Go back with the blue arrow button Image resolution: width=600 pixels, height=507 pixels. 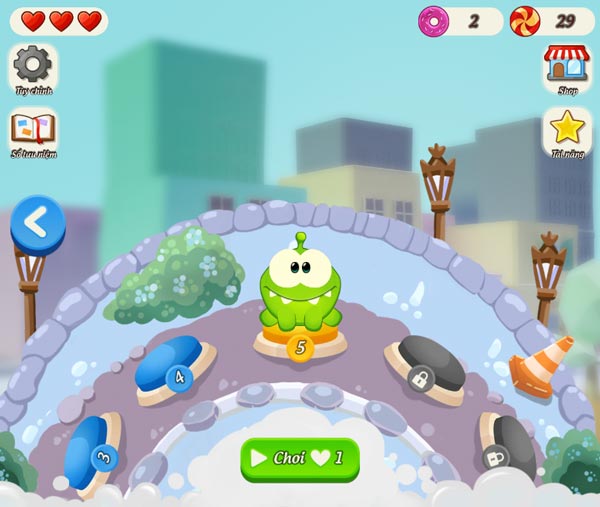[x=37, y=223]
